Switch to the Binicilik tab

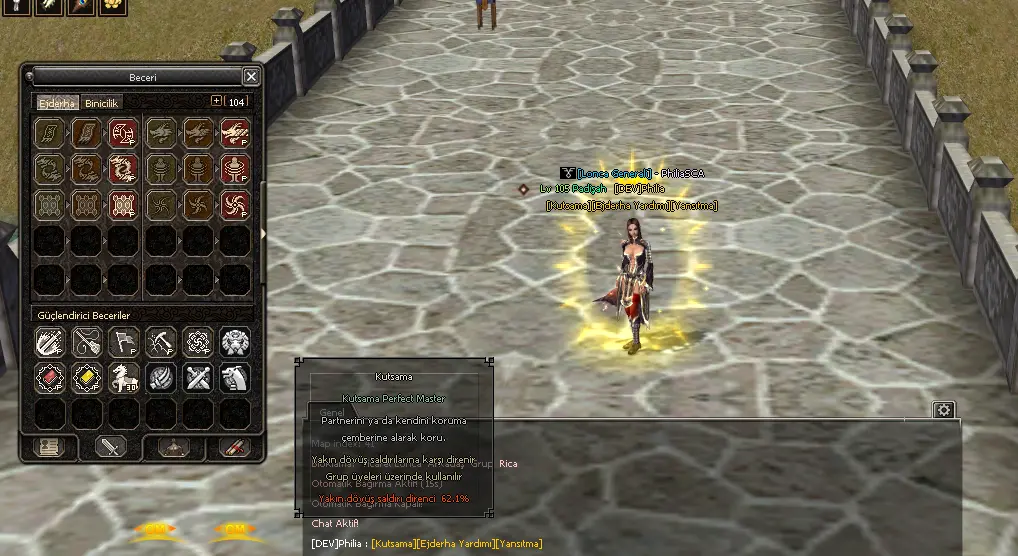102,103
